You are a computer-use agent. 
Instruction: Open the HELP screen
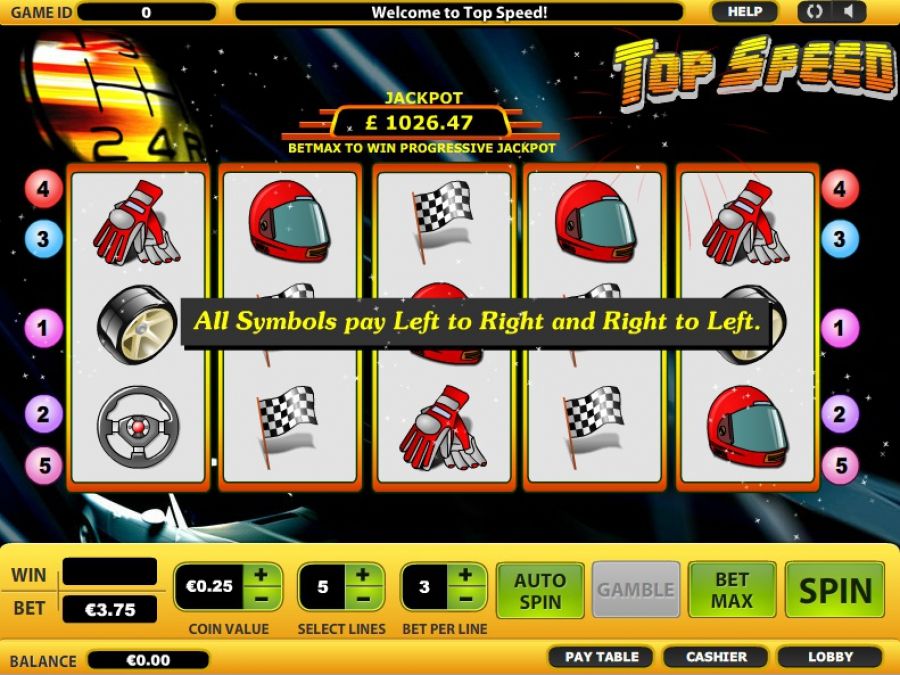tap(744, 12)
